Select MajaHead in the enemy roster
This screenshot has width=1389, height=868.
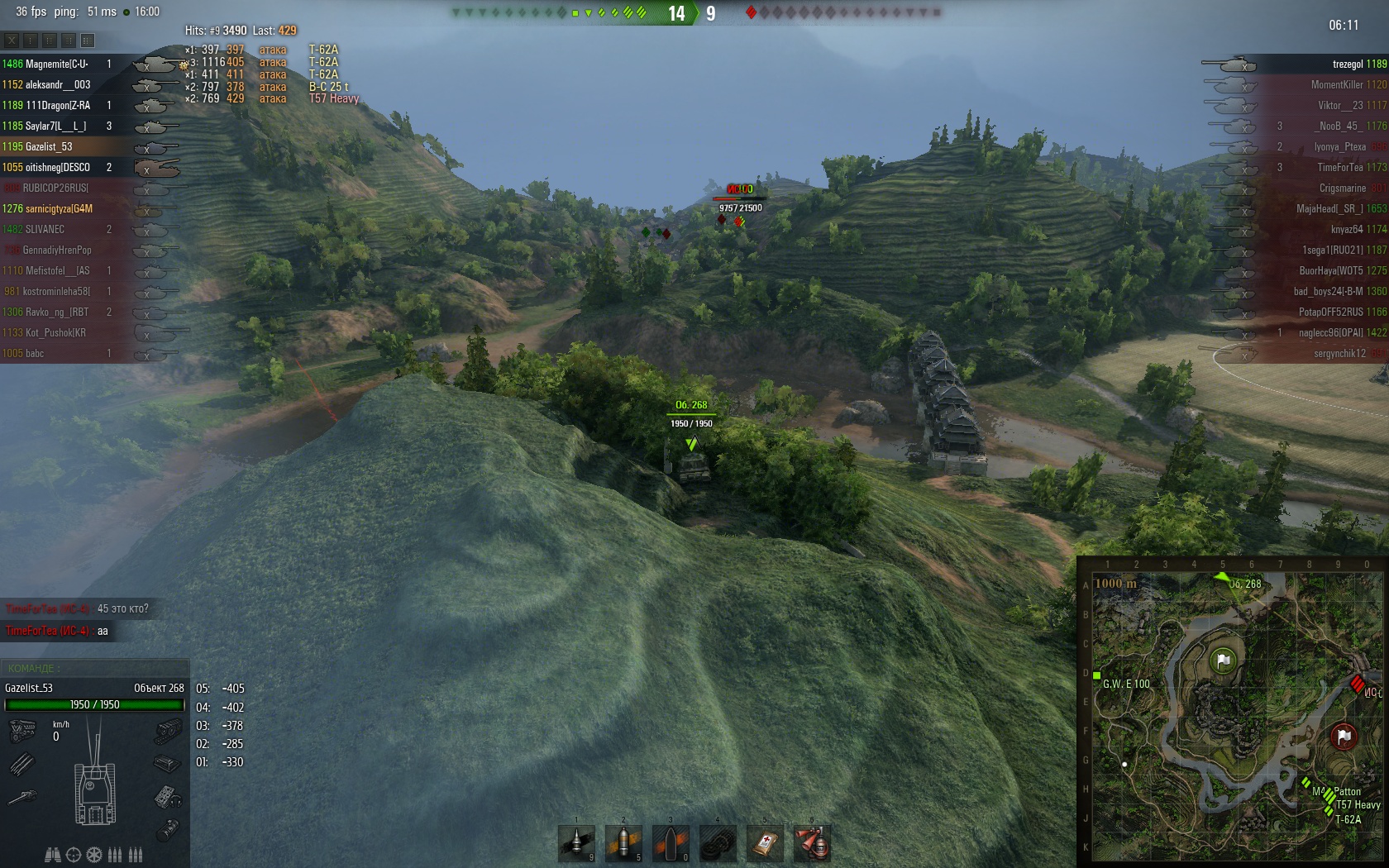tap(1329, 208)
